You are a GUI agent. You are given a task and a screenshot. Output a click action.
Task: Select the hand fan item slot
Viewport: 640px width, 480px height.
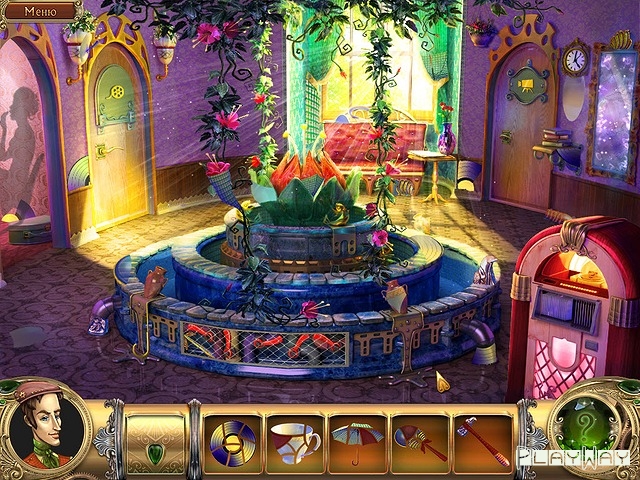(x=419, y=439)
